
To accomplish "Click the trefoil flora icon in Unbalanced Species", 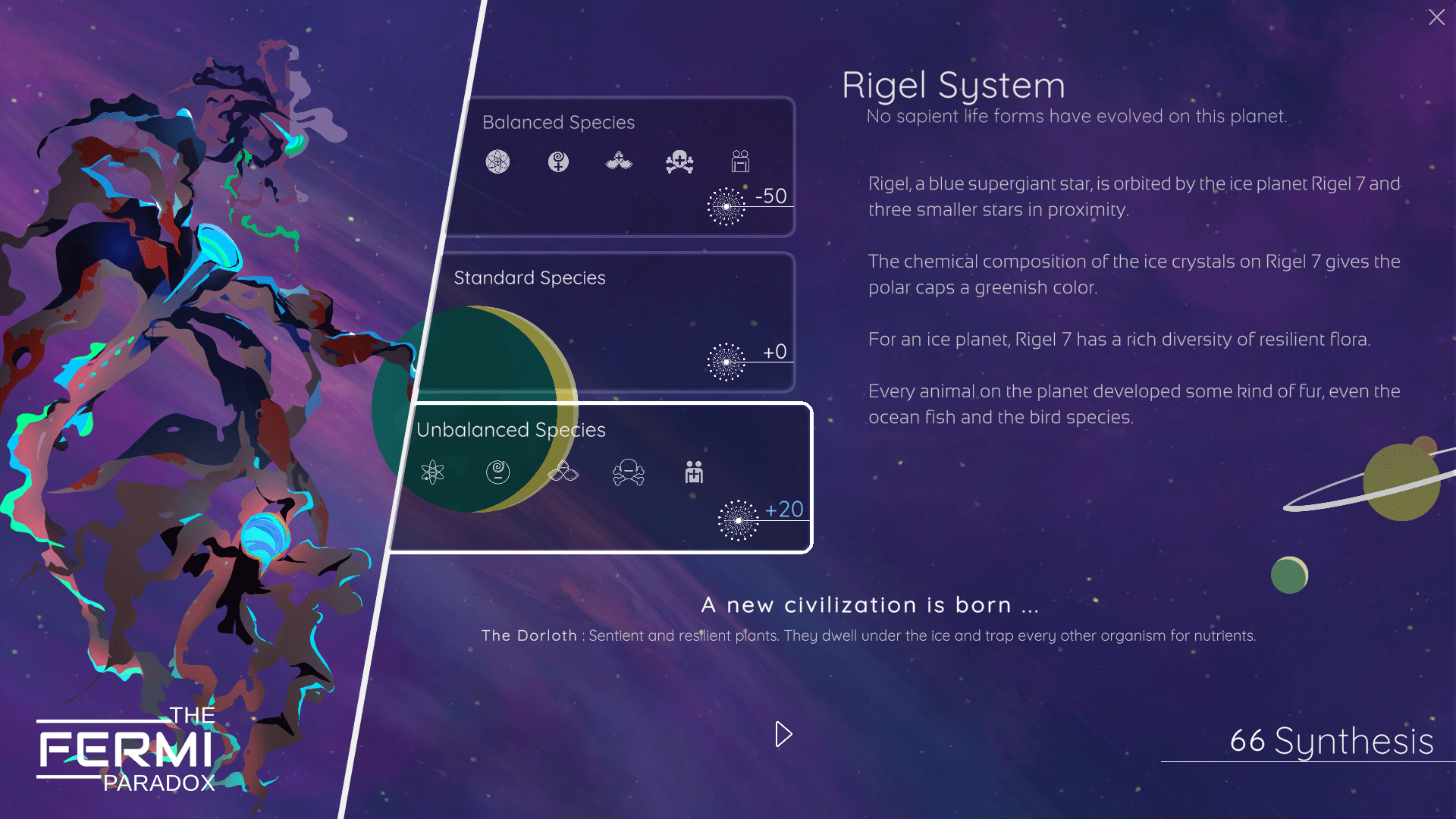I will [x=563, y=472].
